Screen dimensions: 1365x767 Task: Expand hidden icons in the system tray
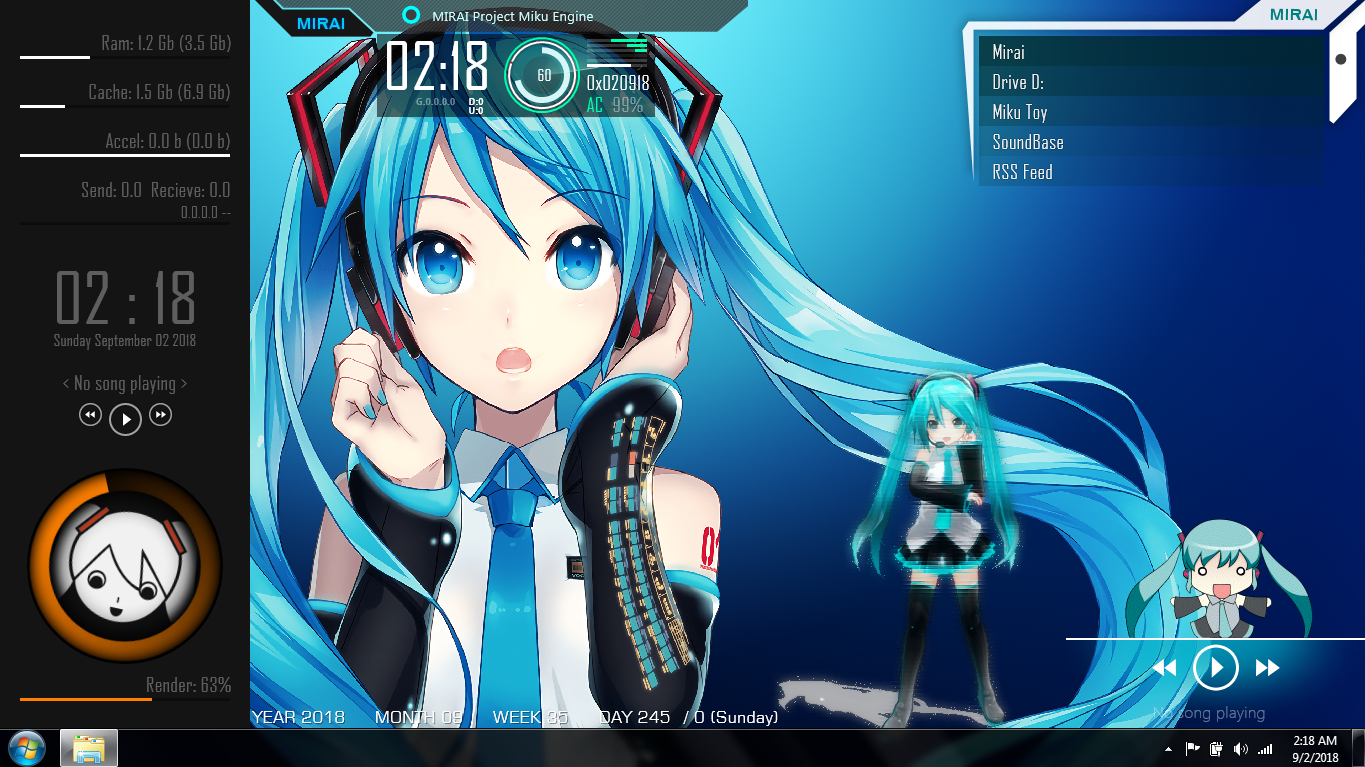pyautogui.click(x=1168, y=749)
